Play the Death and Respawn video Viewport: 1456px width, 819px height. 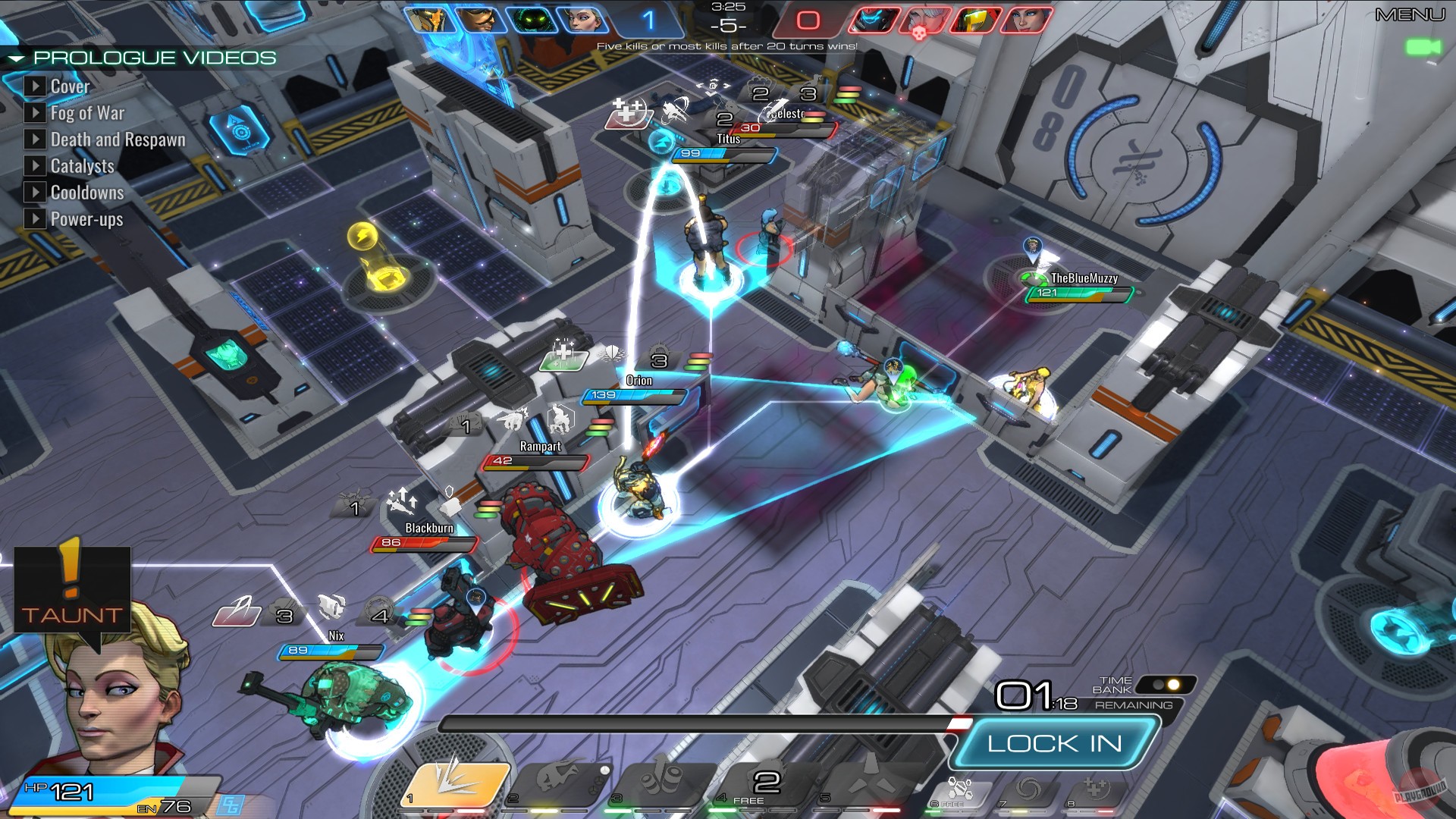[x=36, y=140]
